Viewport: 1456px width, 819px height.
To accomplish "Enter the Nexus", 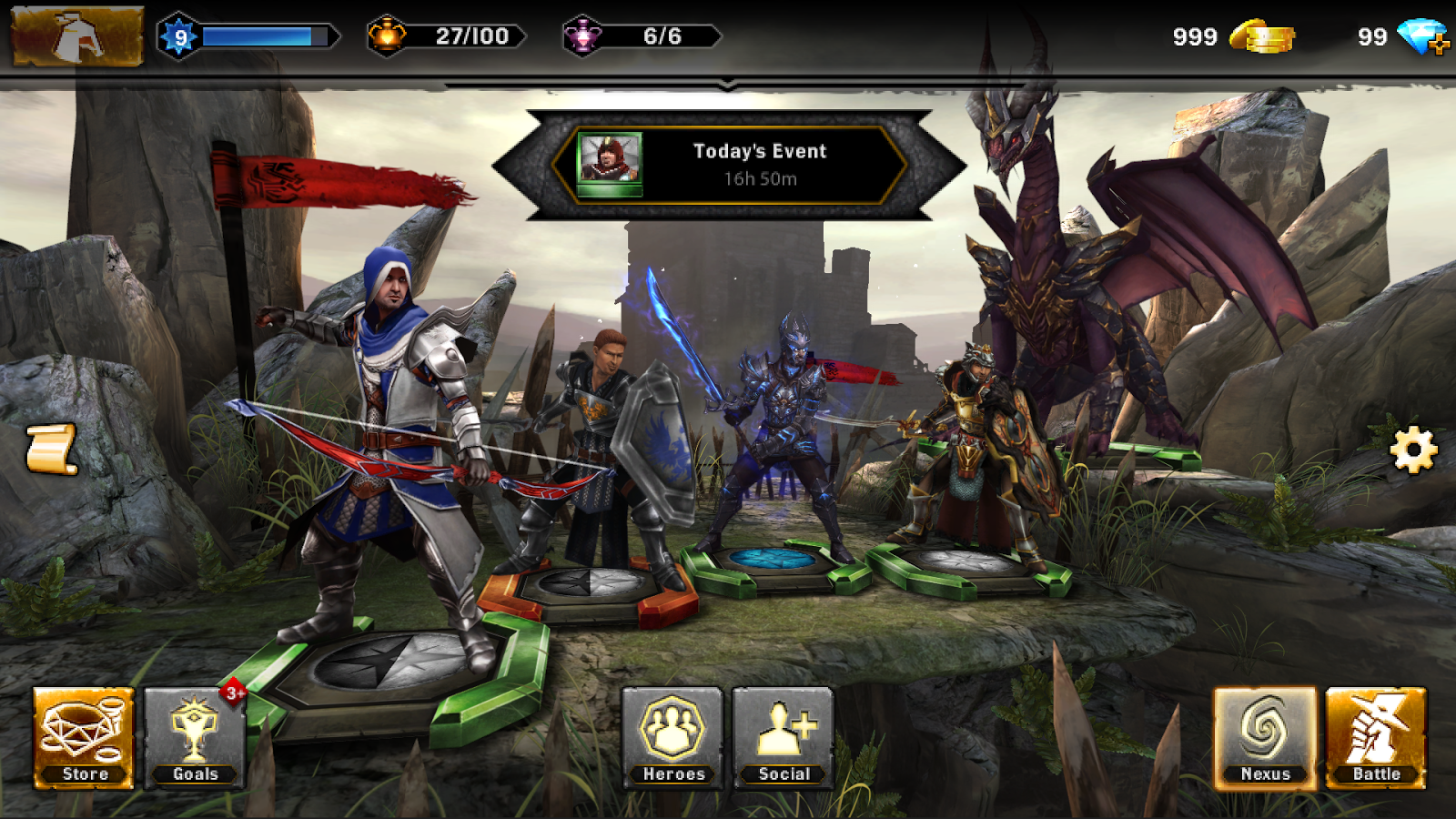I will 1264,739.
